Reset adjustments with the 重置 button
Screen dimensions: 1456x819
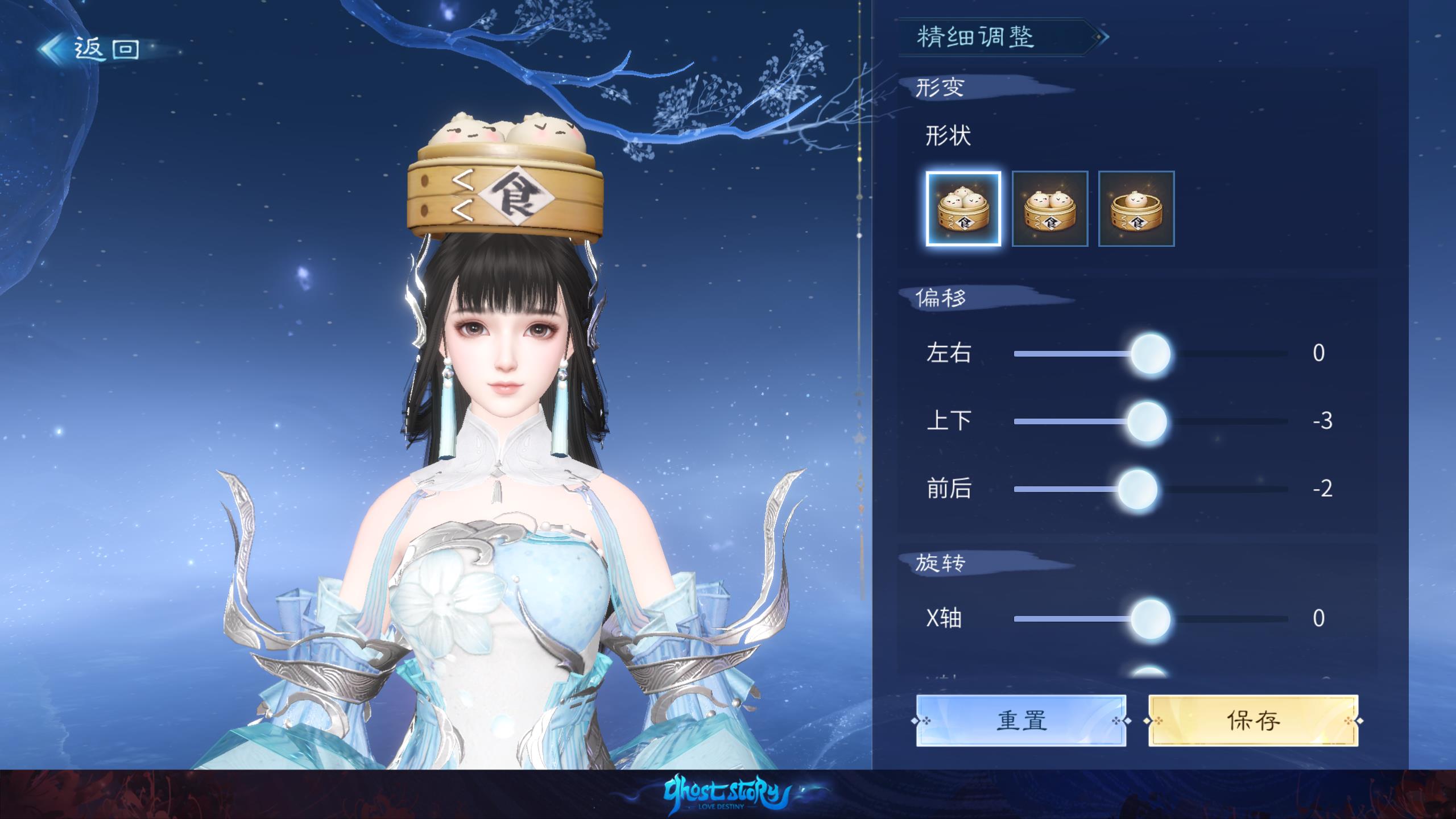tap(1021, 721)
